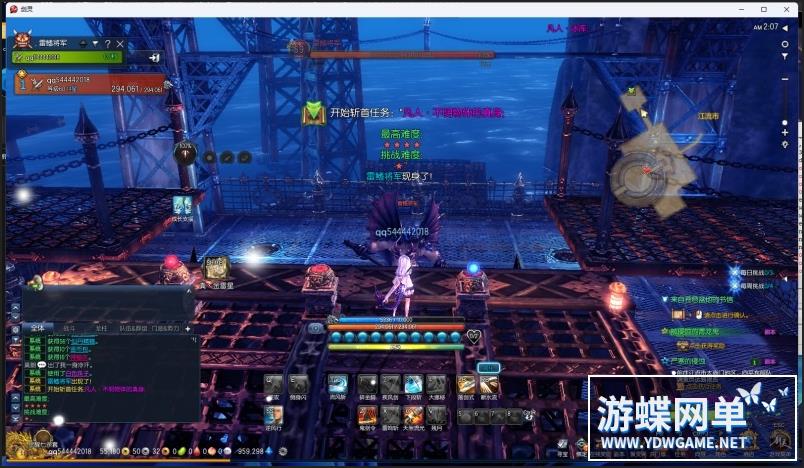
Task: Click the leave party door icon
Action: coord(155,58)
